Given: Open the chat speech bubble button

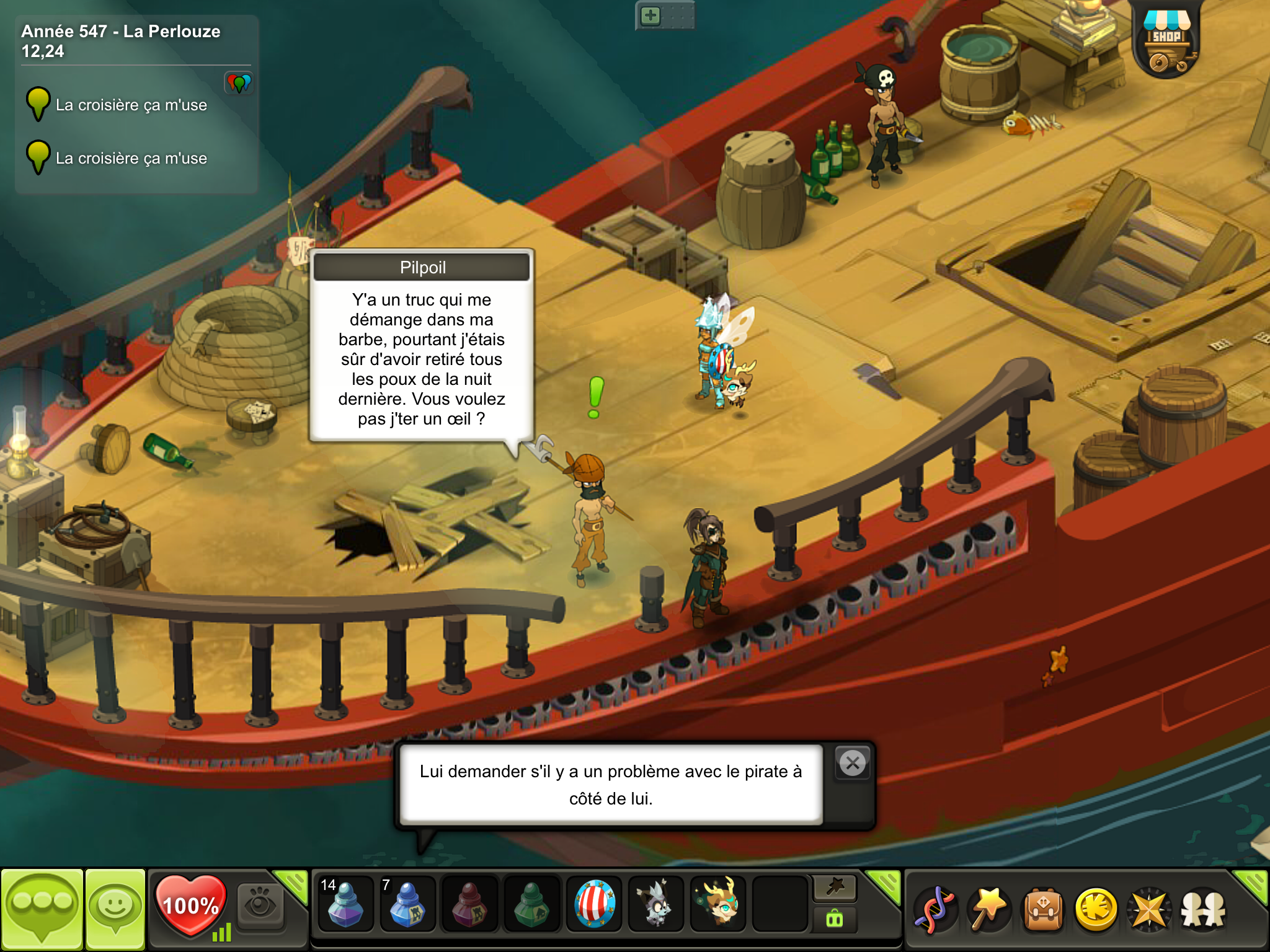Looking at the screenshot, I should [42, 908].
